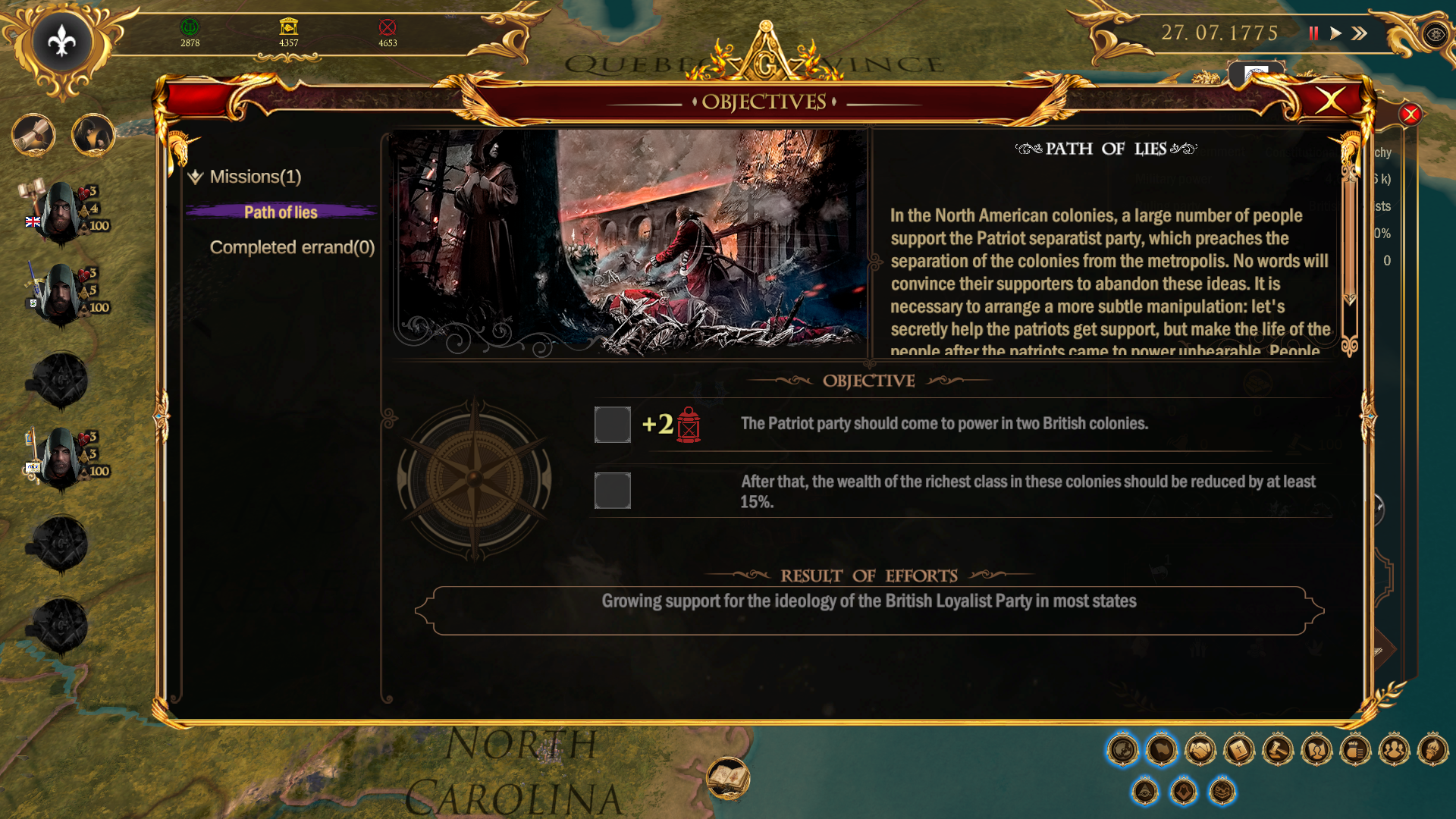Screen dimensions: 1456x819
Task: Toggle the eye icon in top right corner
Action: coord(1436,34)
